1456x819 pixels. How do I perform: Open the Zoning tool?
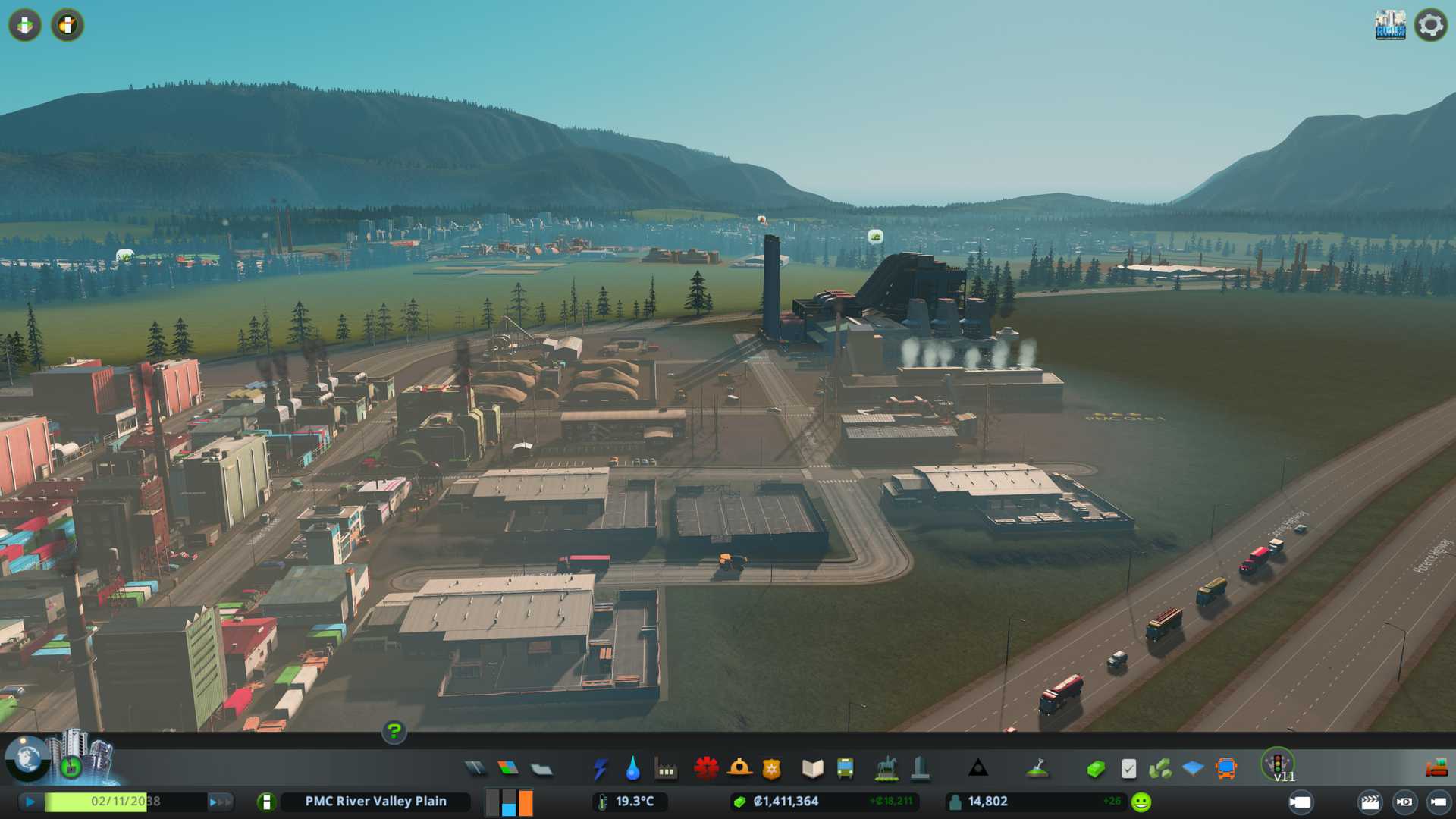pos(508,769)
